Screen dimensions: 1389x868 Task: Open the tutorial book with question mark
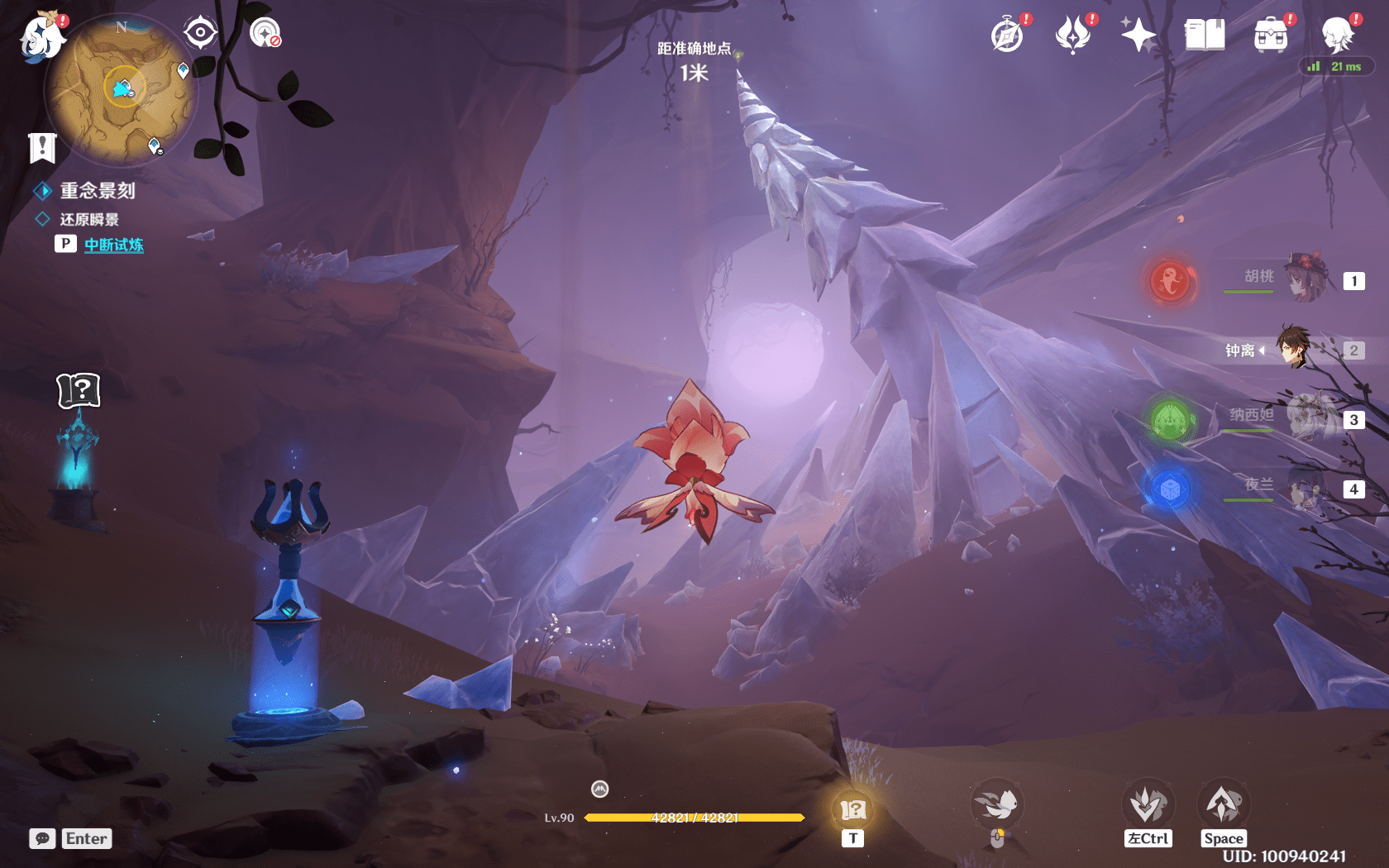click(79, 390)
